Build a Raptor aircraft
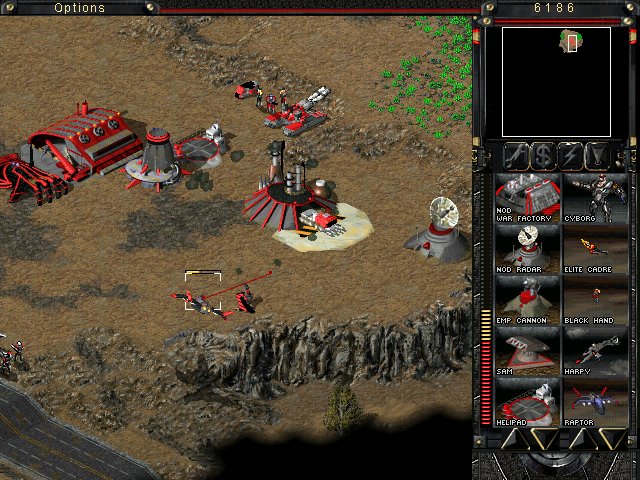 click(595, 401)
